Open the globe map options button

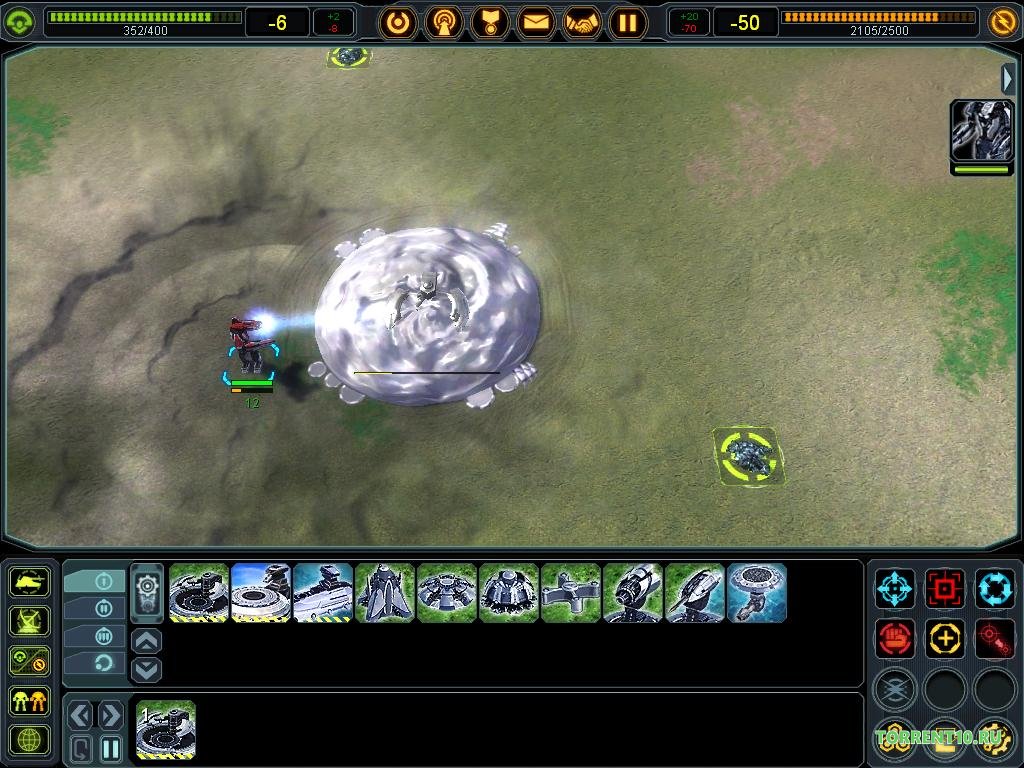(29, 740)
